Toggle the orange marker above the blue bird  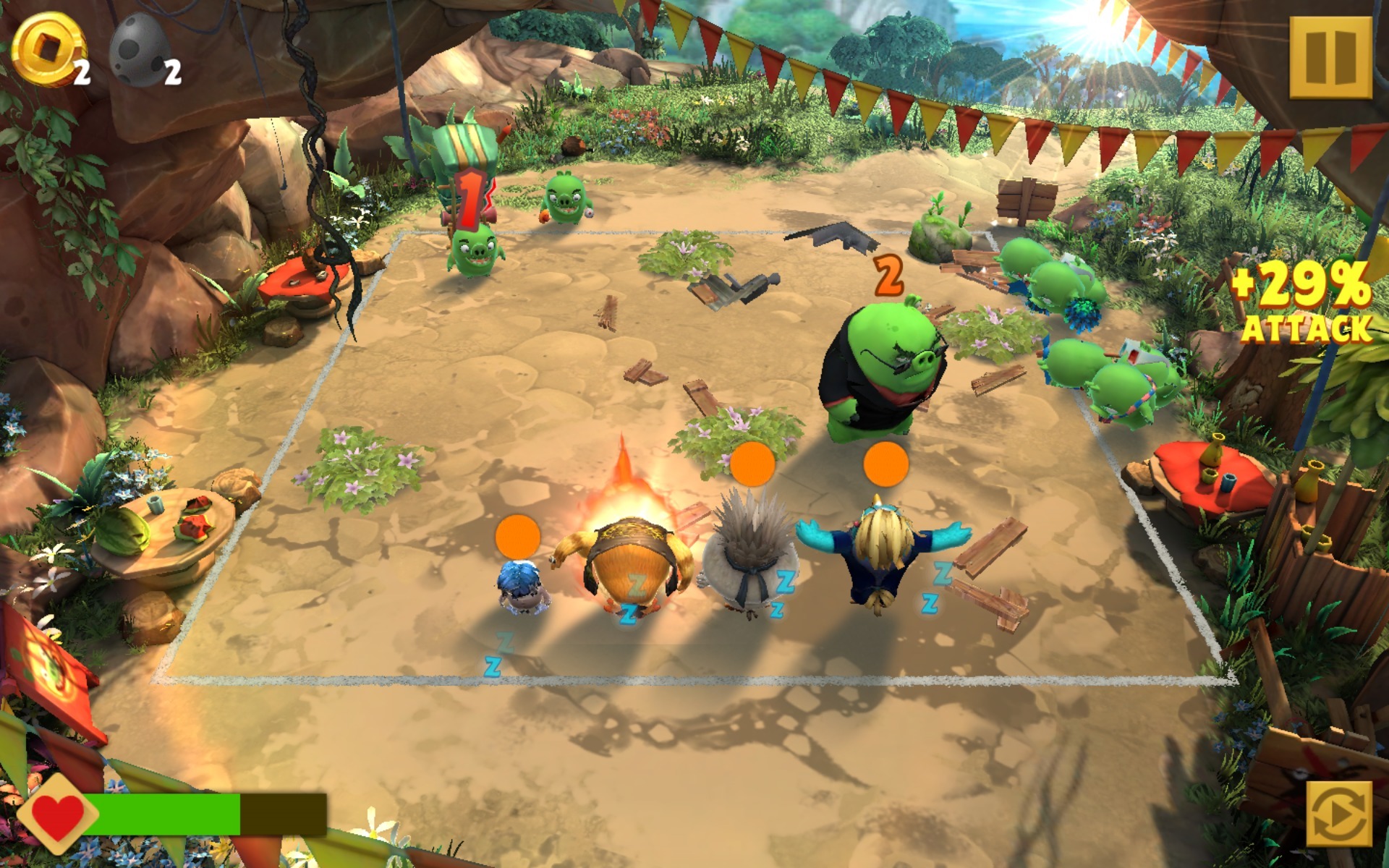pyautogui.click(x=887, y=467)
